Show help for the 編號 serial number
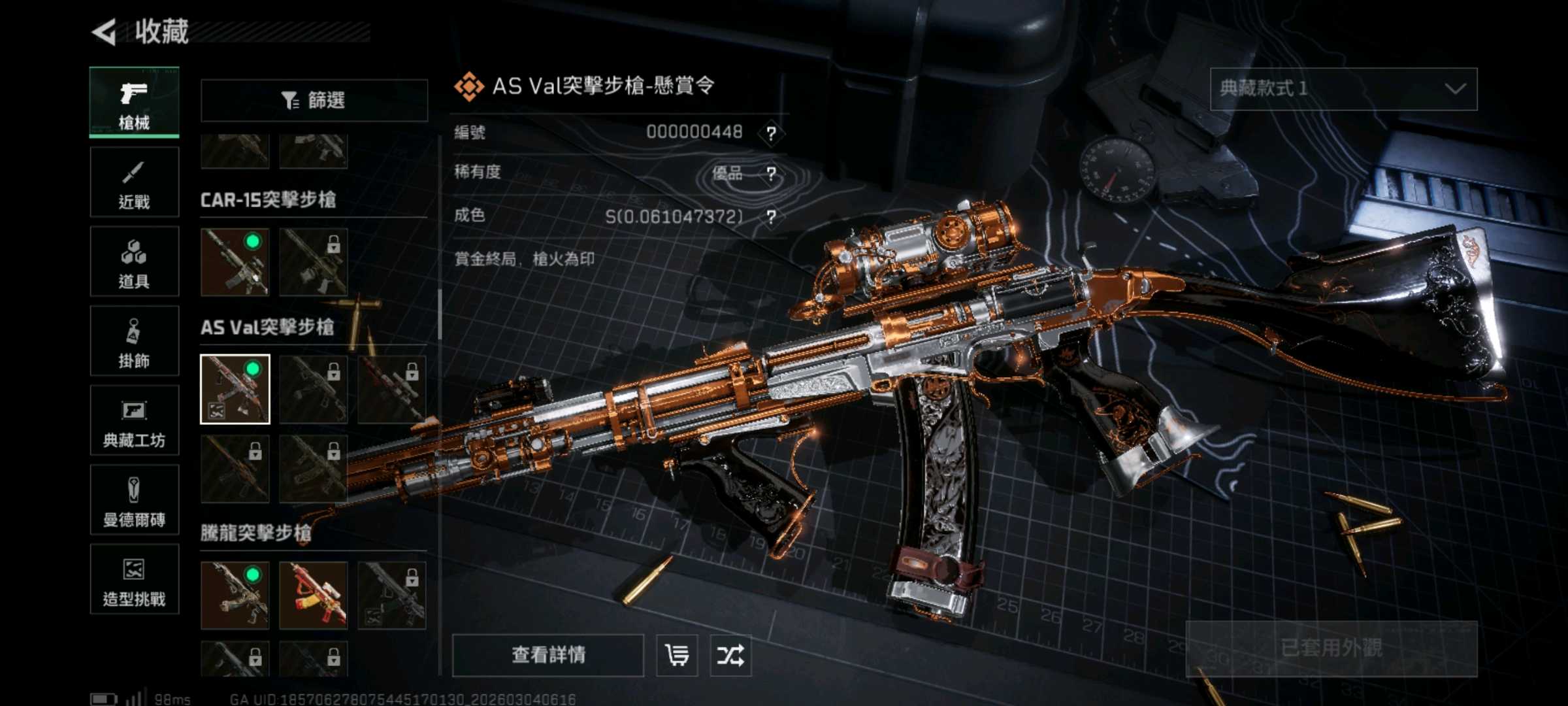This screenshot has width=1568, height=706. coord(772,133)
